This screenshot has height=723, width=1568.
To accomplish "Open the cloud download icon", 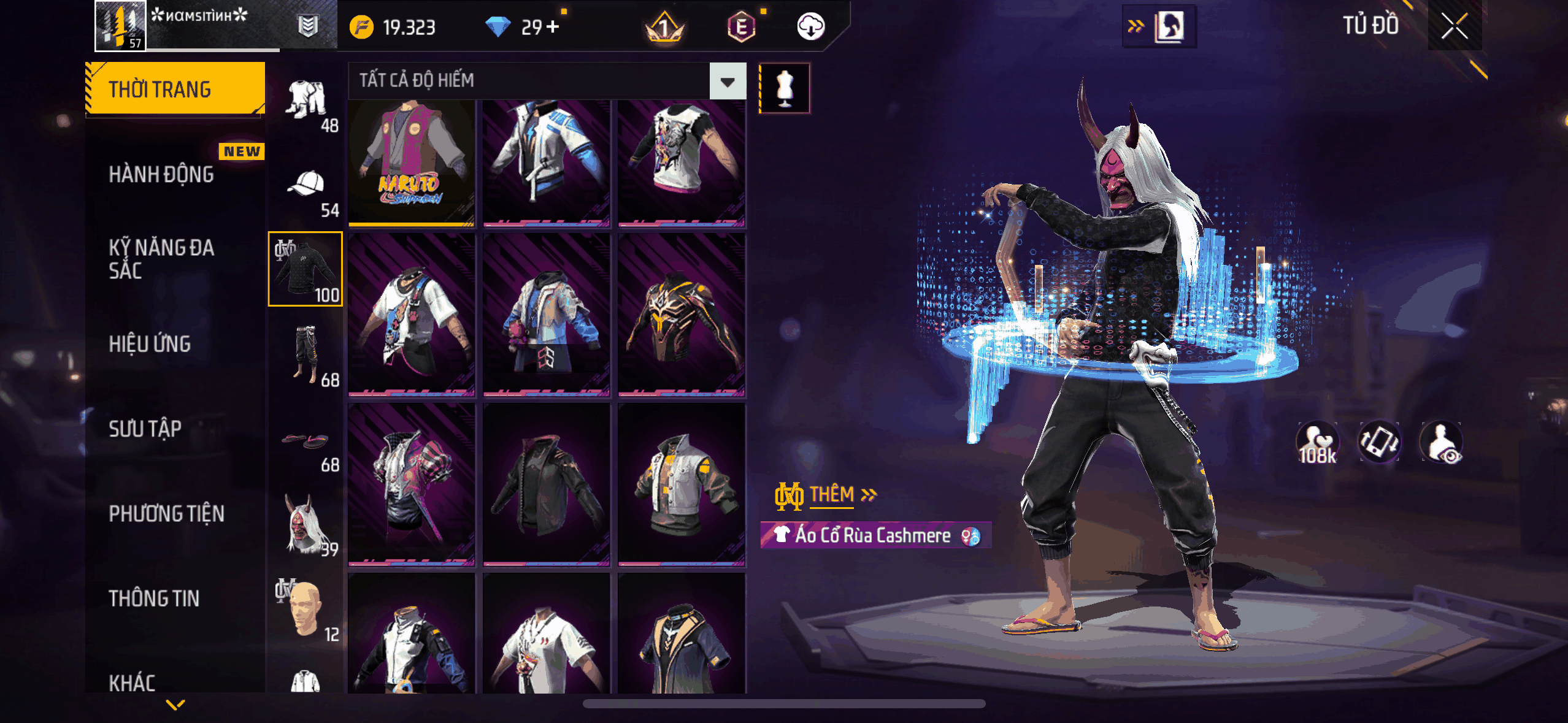I will (810, 27).
